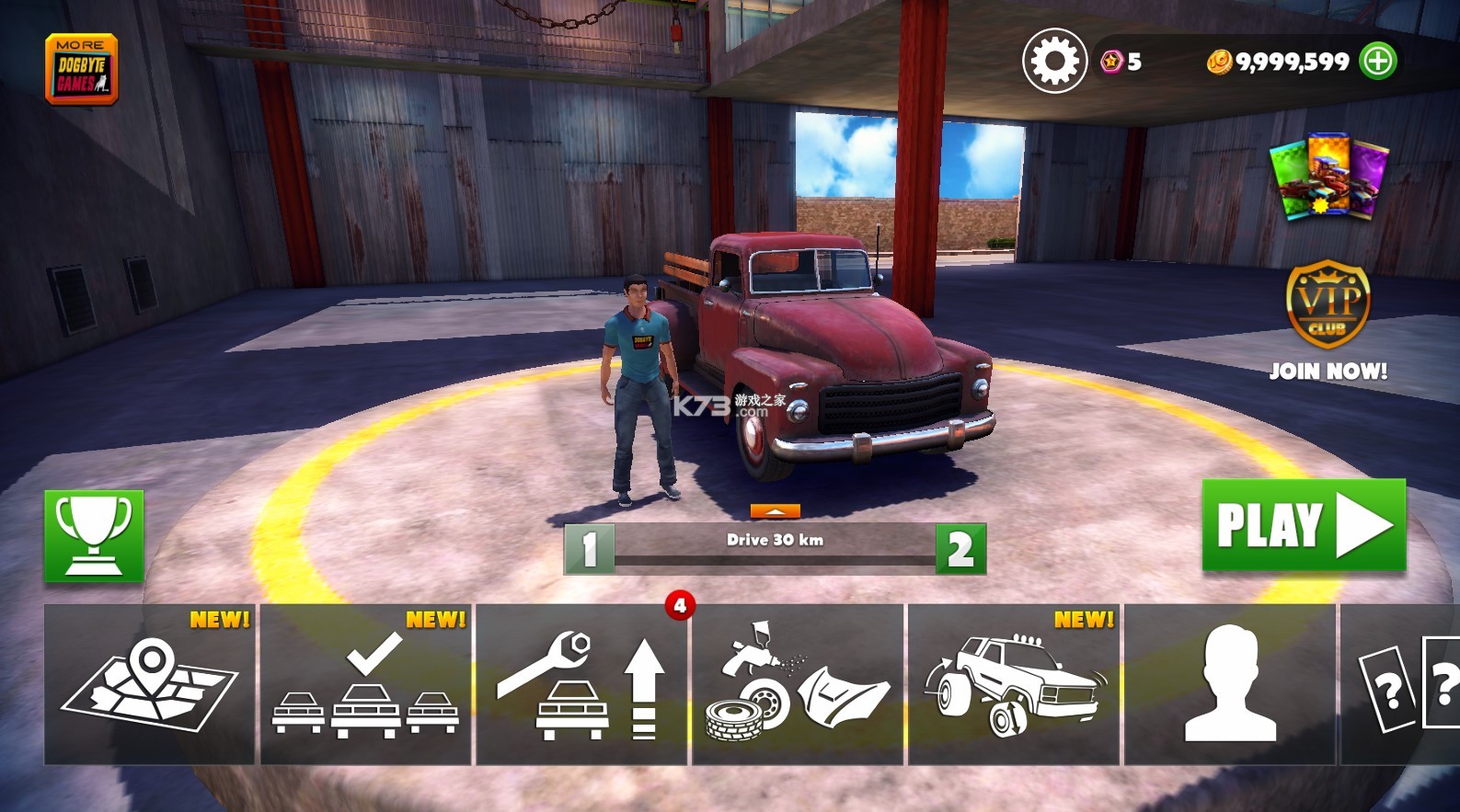The width and height of the screenshot is (1460, 812).
Task: Select the driver character silhouette tile
Action: 1230,684
